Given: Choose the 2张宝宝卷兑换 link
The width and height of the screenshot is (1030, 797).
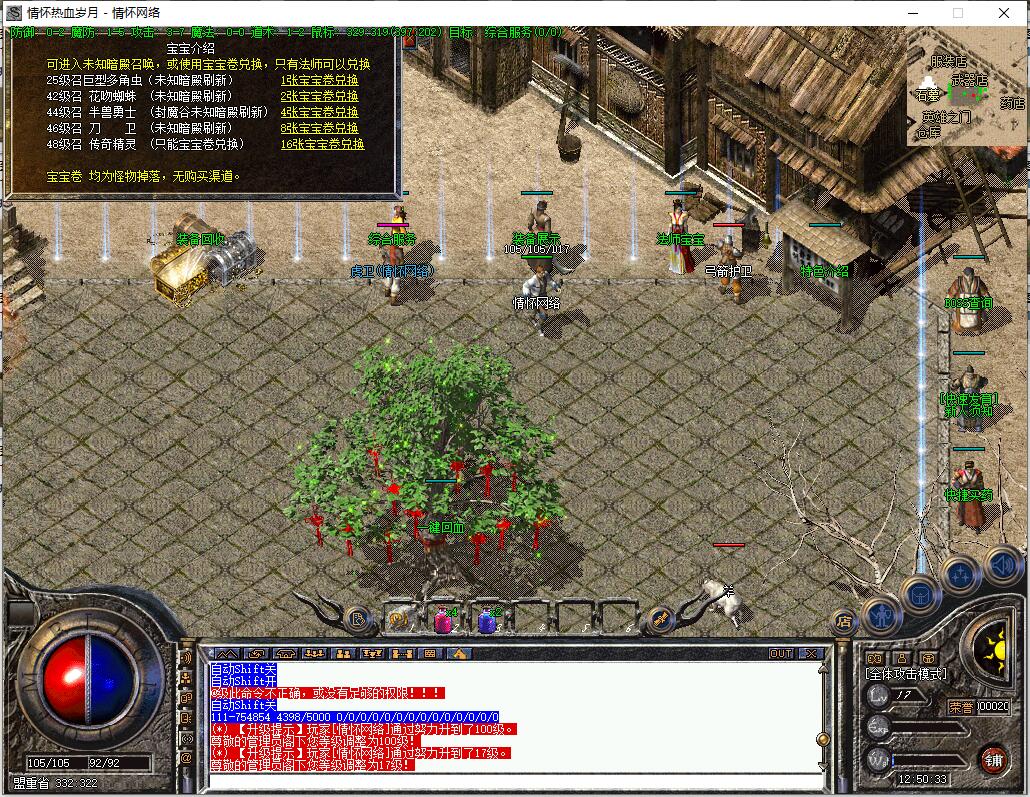Looking at the screenshot, I should pos(319,96).
